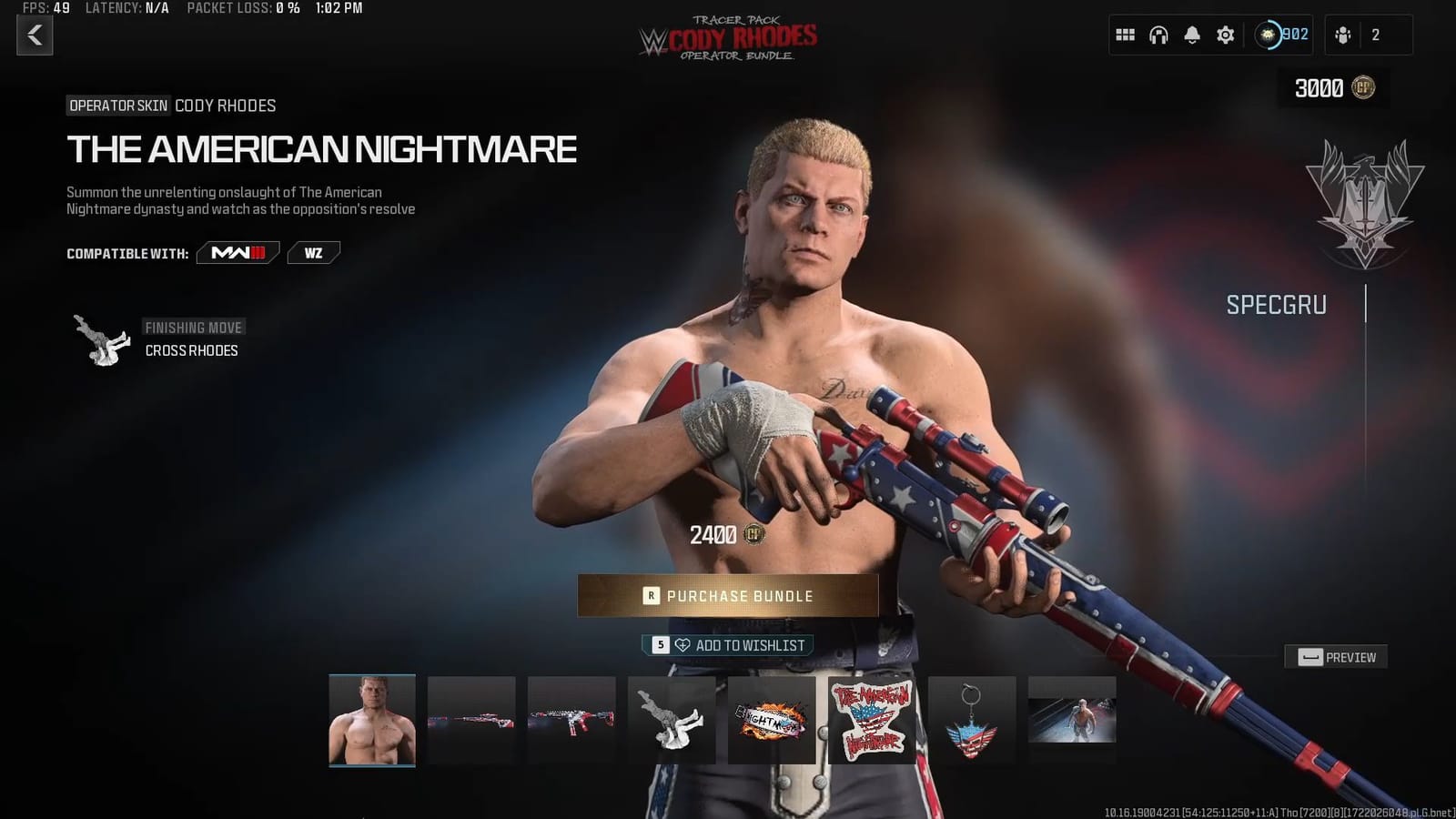Open the notifications bell icon
The image size is (1456, 819).
pyautogui.click(x=1191, y=34)
